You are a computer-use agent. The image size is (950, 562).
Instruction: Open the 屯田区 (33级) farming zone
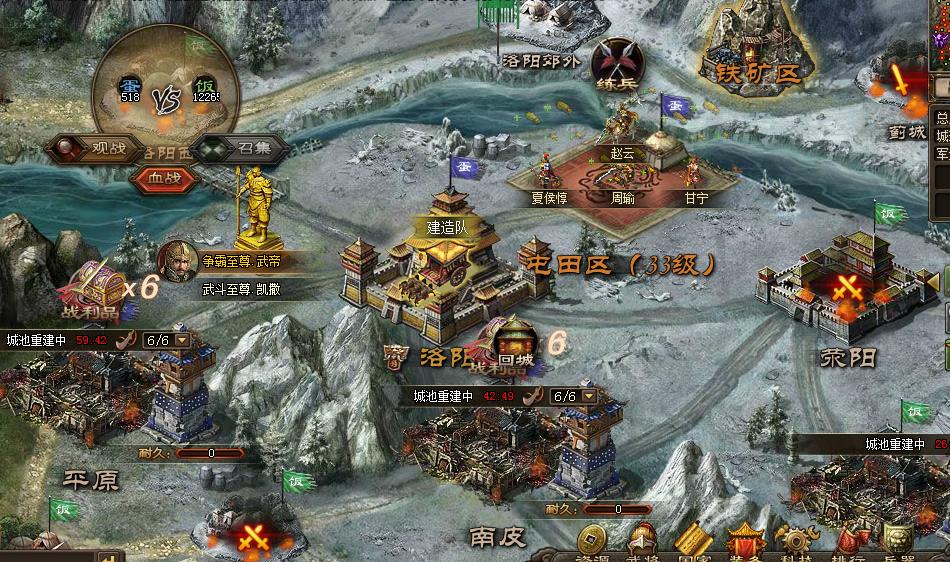point(619,265)
